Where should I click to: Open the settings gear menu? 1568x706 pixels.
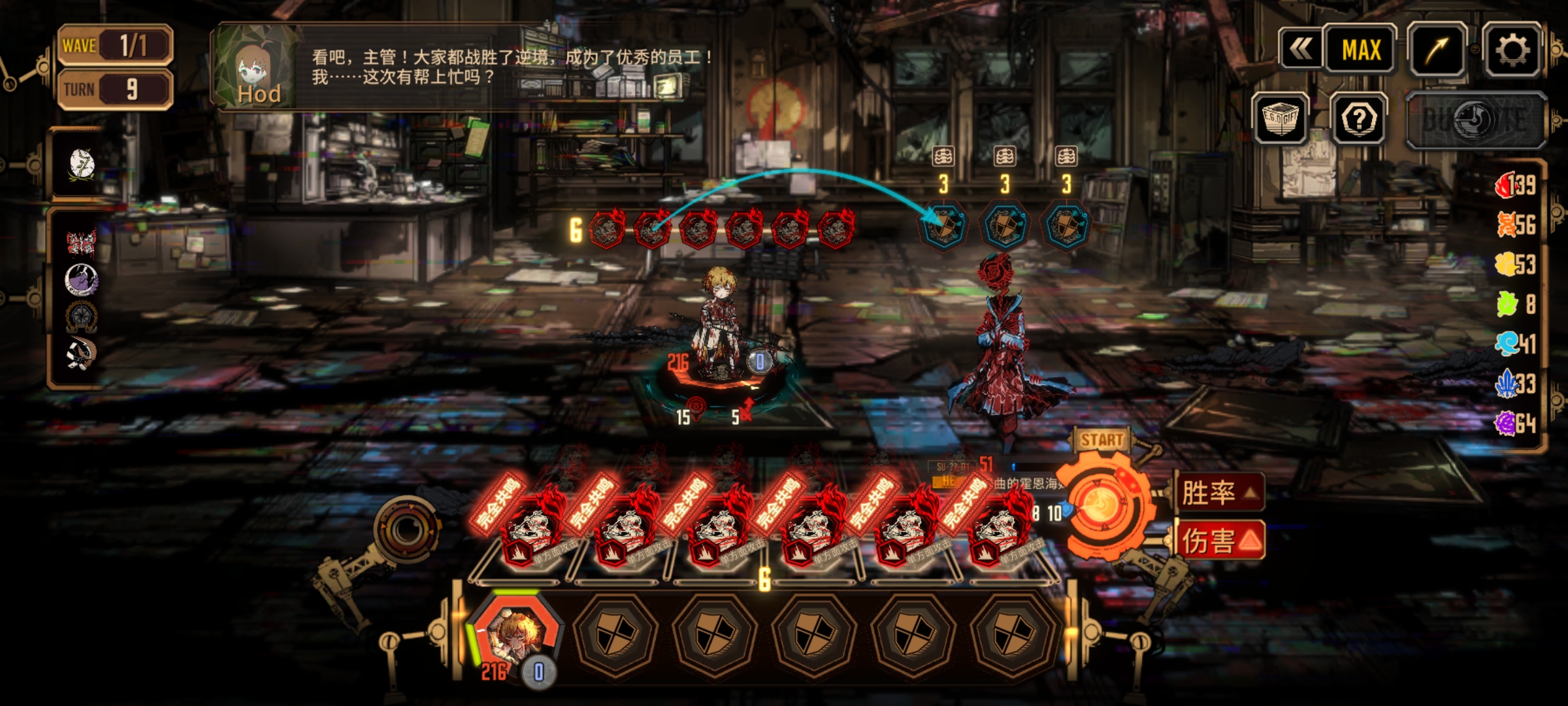coord(1512,50)
